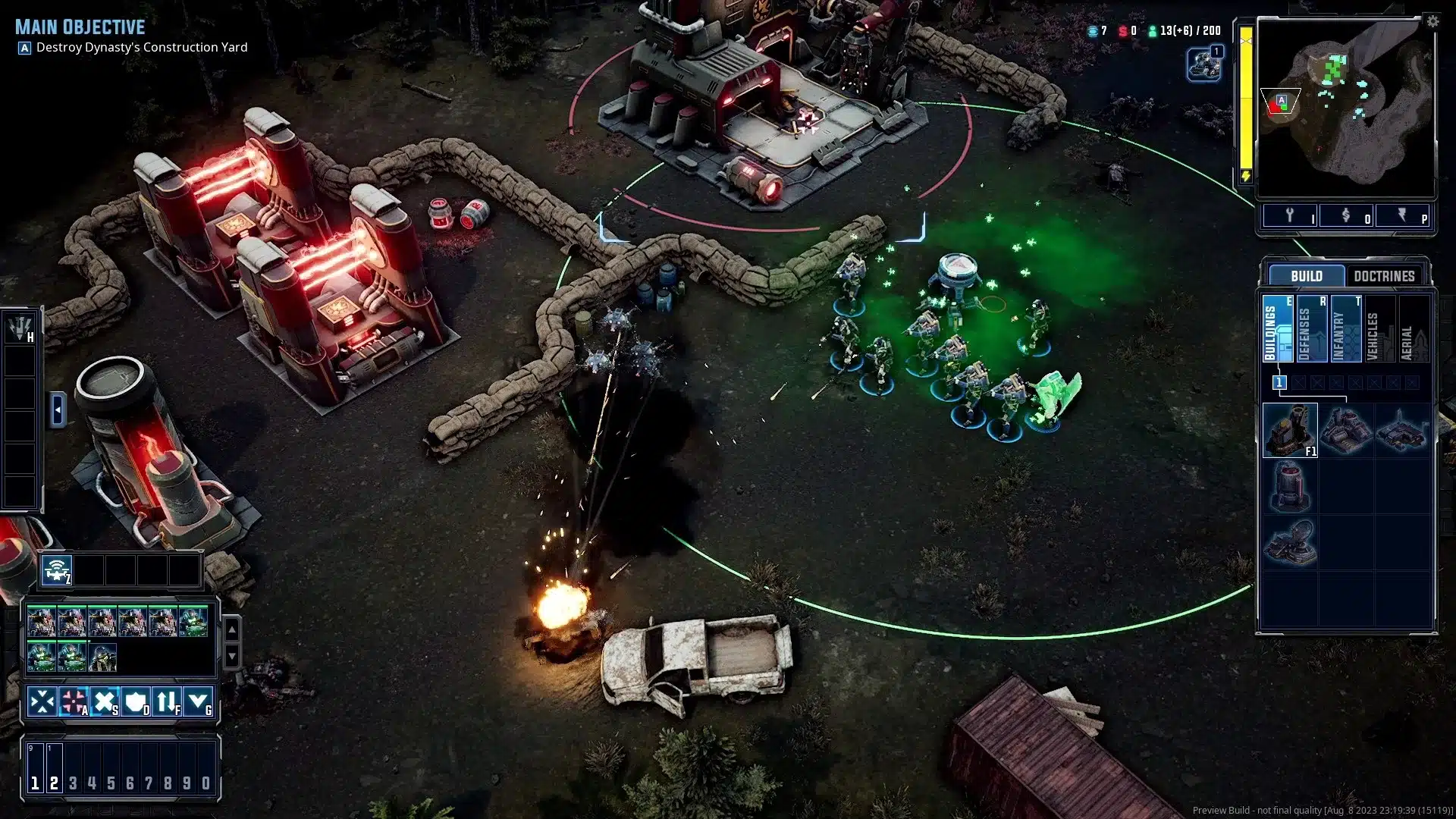1456x819 pixels.
Task: Activate the wrench repair button
Action: 1289,216
